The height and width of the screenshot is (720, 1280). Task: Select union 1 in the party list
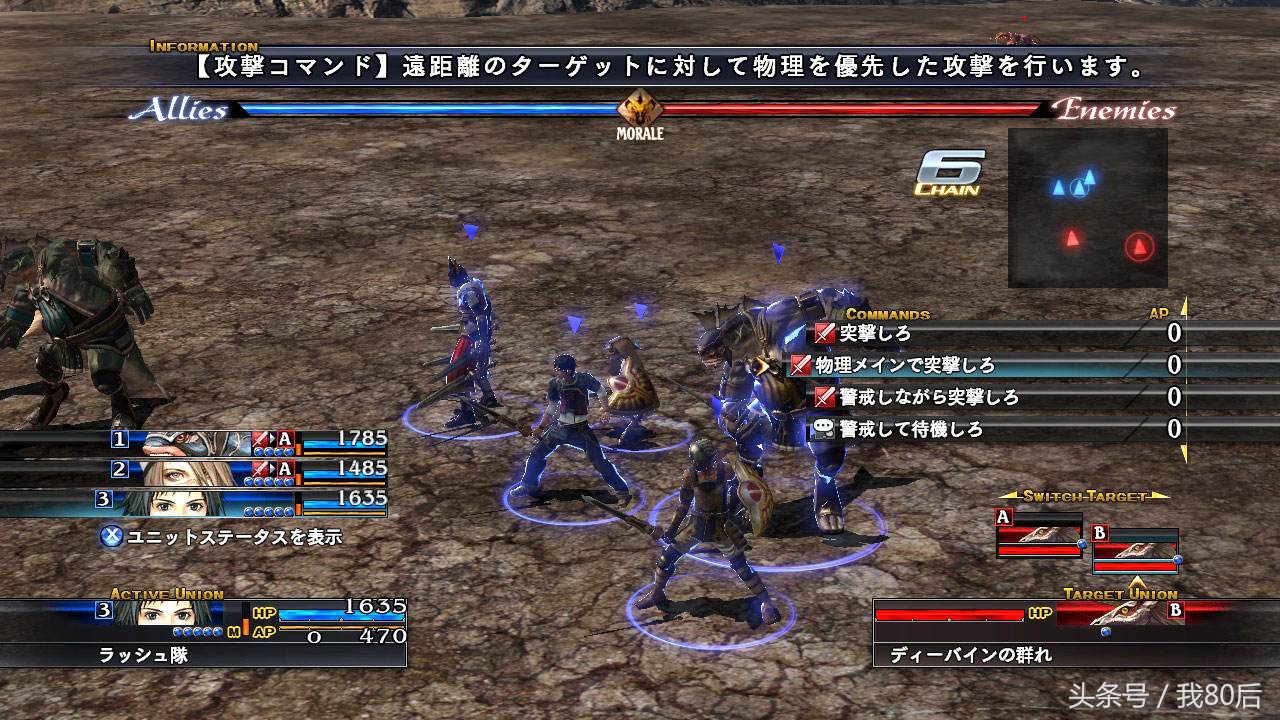coord(248,438)
